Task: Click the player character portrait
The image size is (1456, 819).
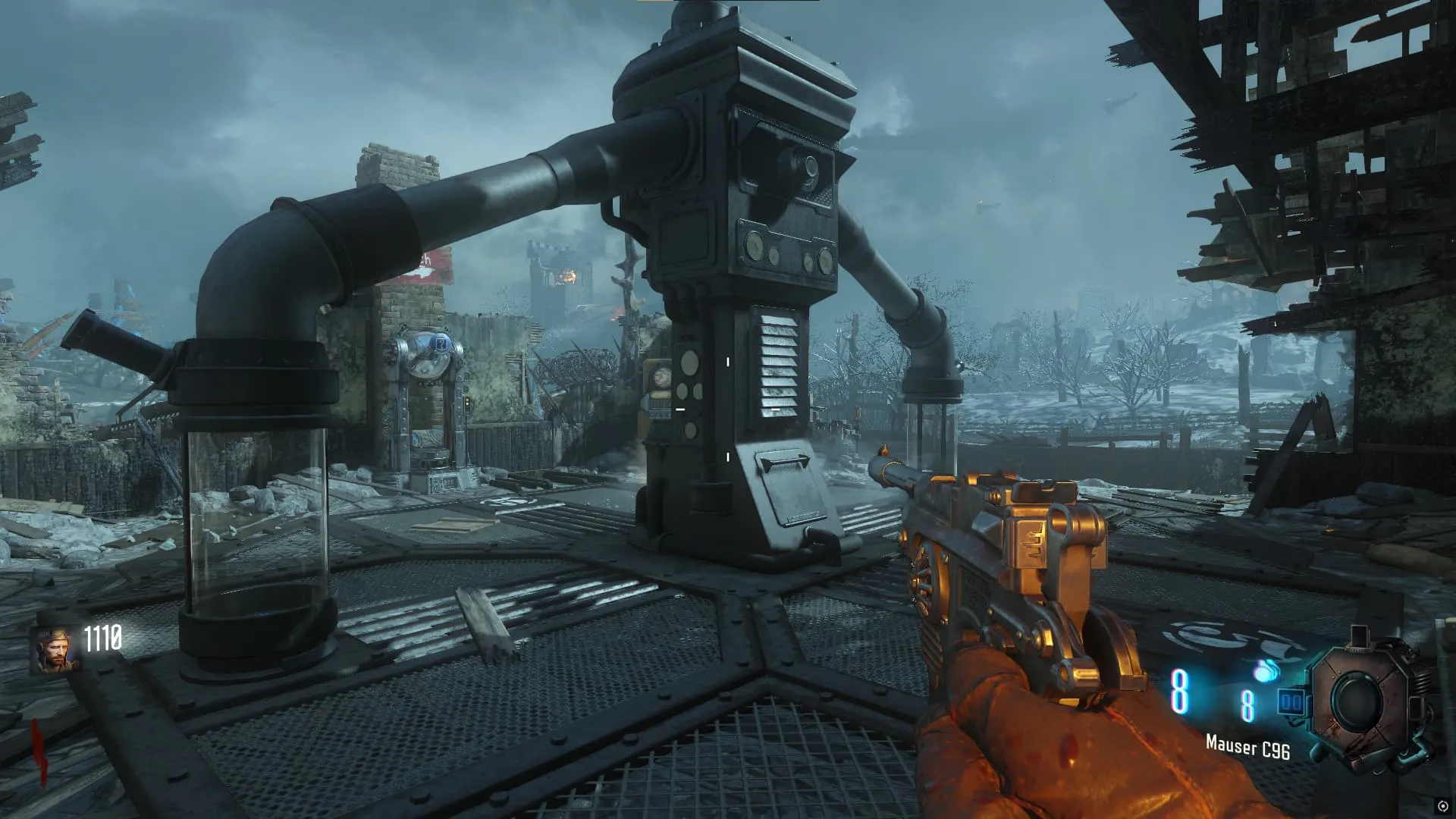Action: (x=55, y=651)
